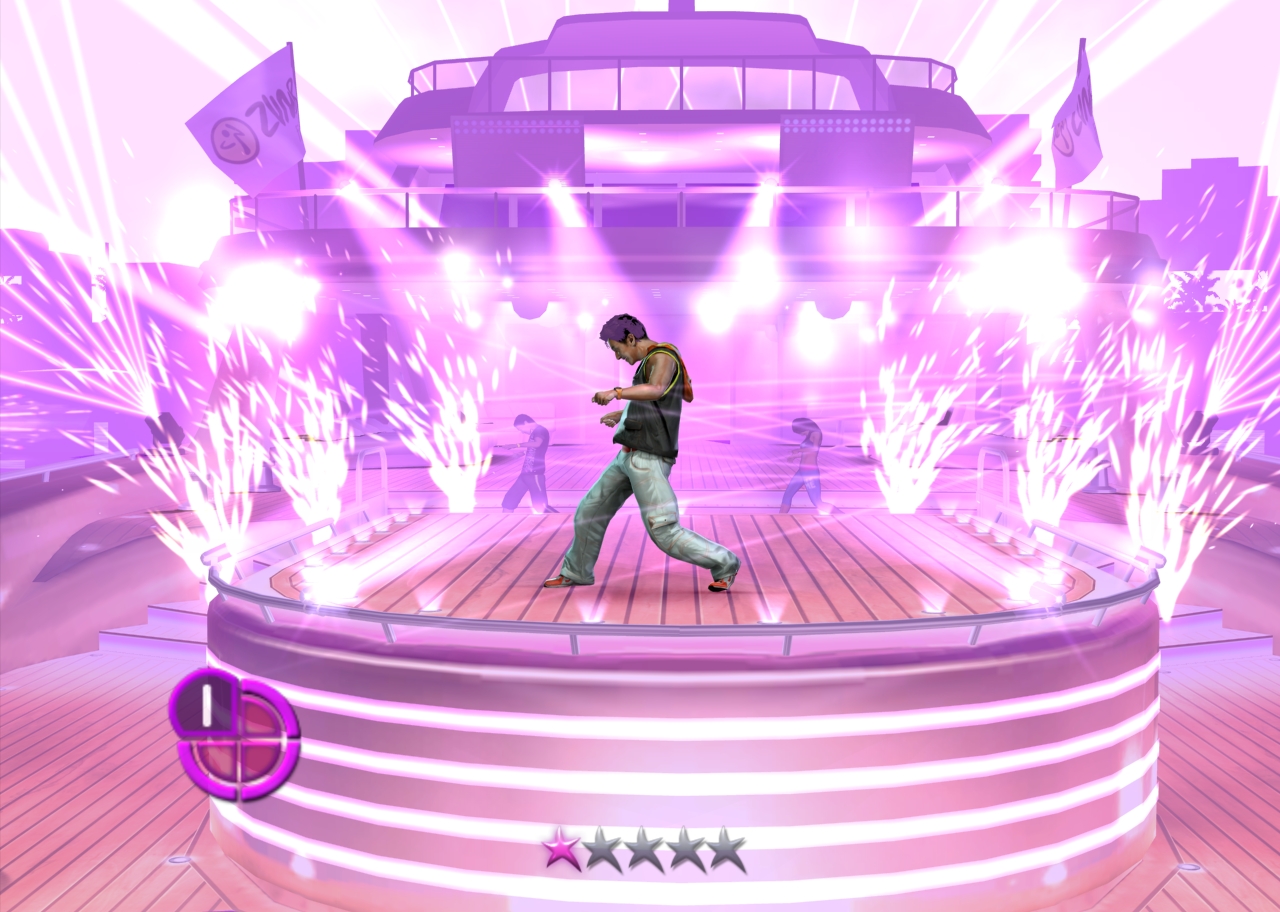Select the second gray star
Image resolution: width=1280 pixels, height=912 pixels.
pyautogui.click(x=602, y=847)
